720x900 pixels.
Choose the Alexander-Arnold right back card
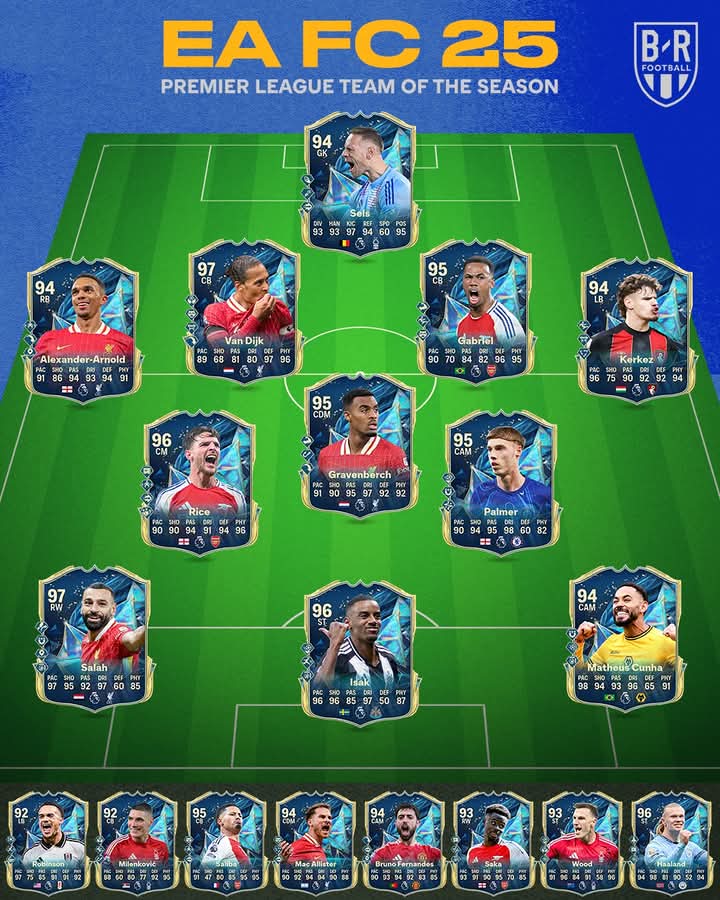pyautogui.click(x=83, y=328)
